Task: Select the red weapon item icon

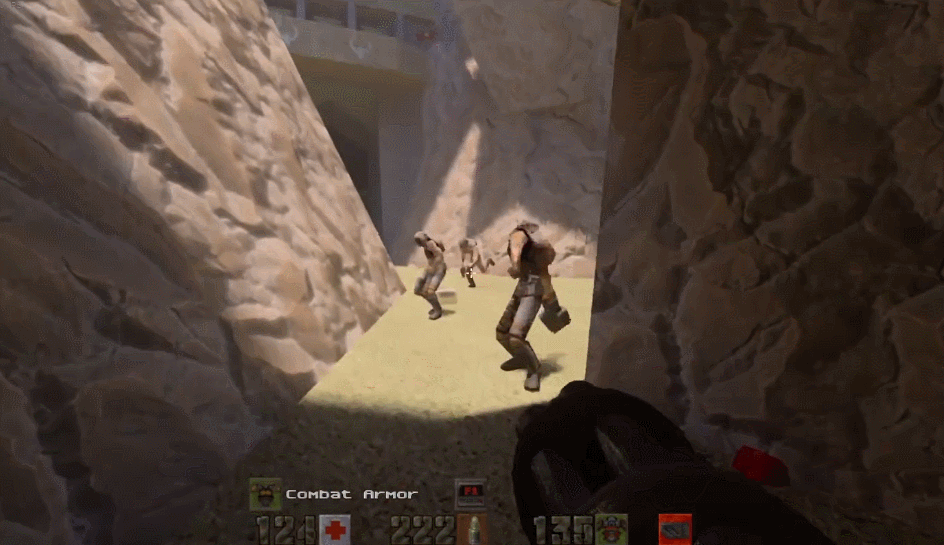Action: click(675, 529)
